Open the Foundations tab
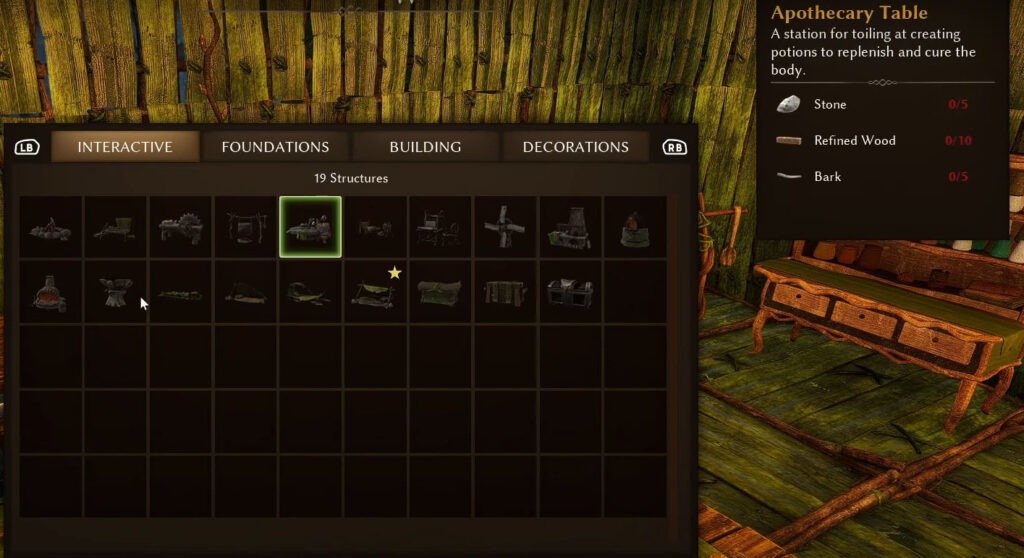The image size is (1024, 558). pyautogui.click(x=275, y=147)
